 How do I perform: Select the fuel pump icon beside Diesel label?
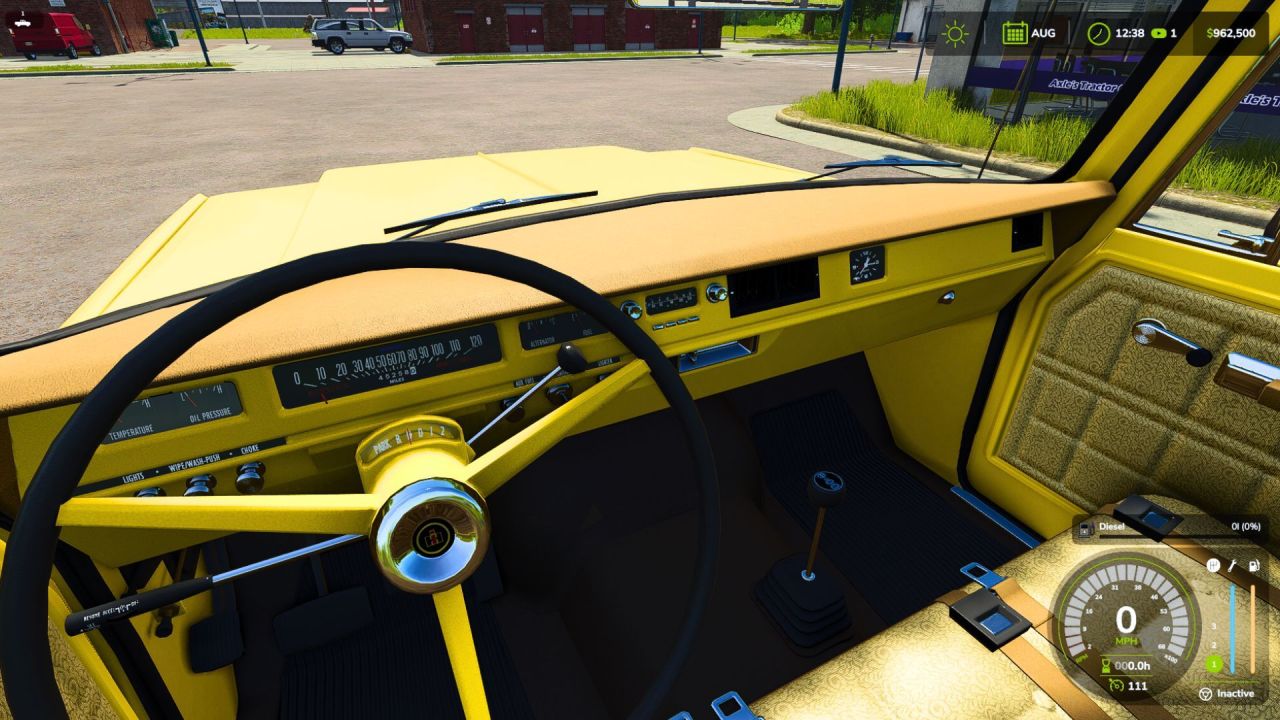pos(1085,529)
